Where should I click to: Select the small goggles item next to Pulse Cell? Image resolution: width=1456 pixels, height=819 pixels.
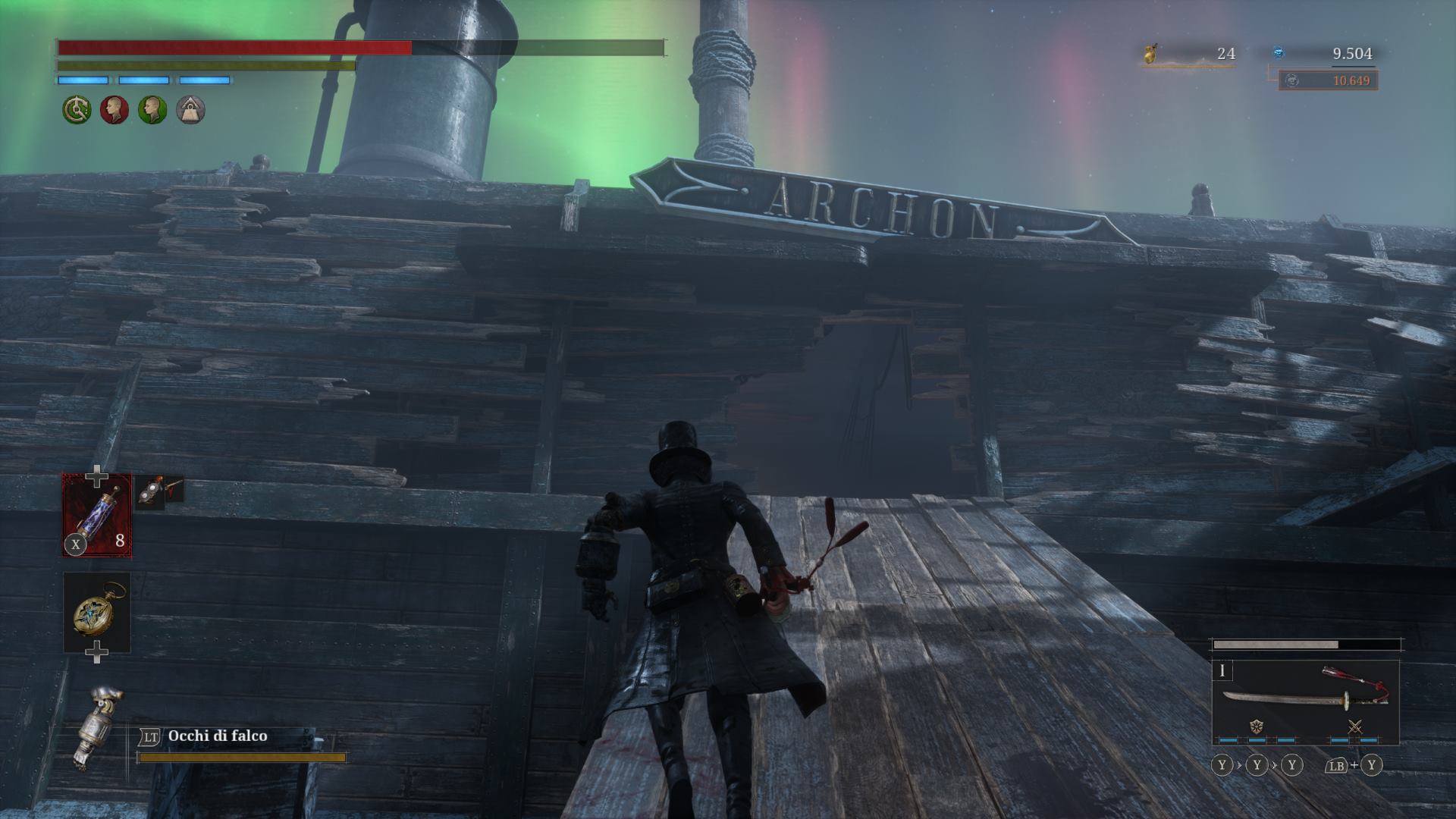[x=160, y=491]
